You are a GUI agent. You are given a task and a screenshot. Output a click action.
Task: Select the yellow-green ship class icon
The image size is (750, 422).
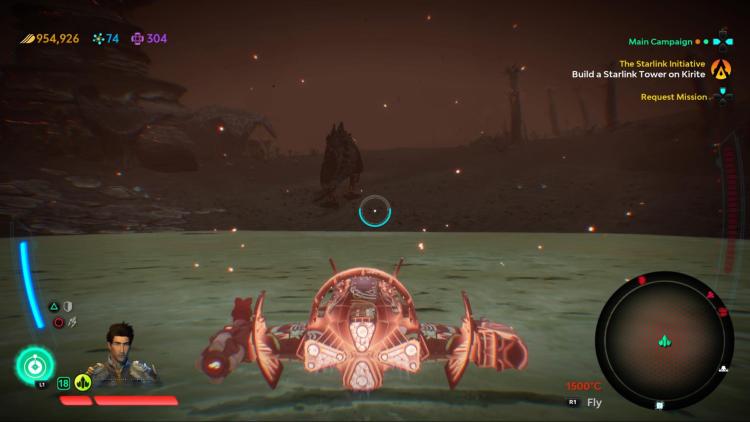pyautogui.click(x=83, y=381)
